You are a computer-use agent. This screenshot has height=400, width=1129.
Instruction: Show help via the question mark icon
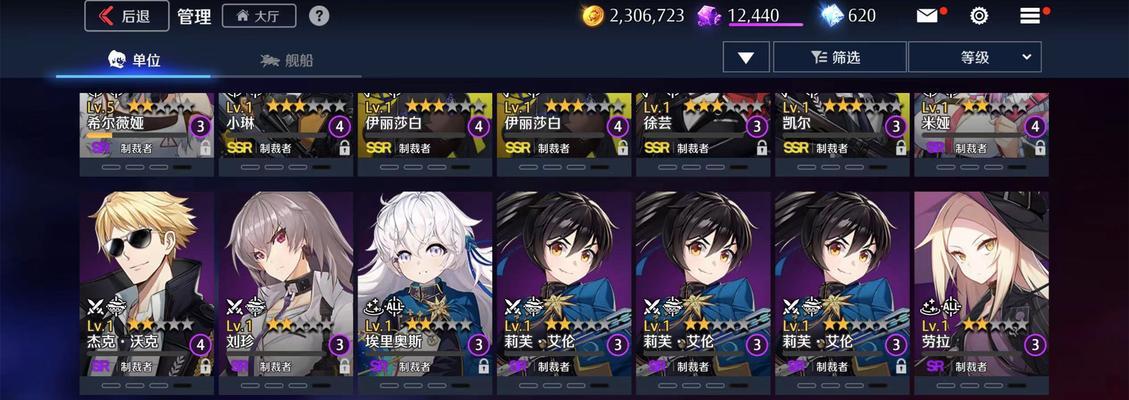[319, 16]
